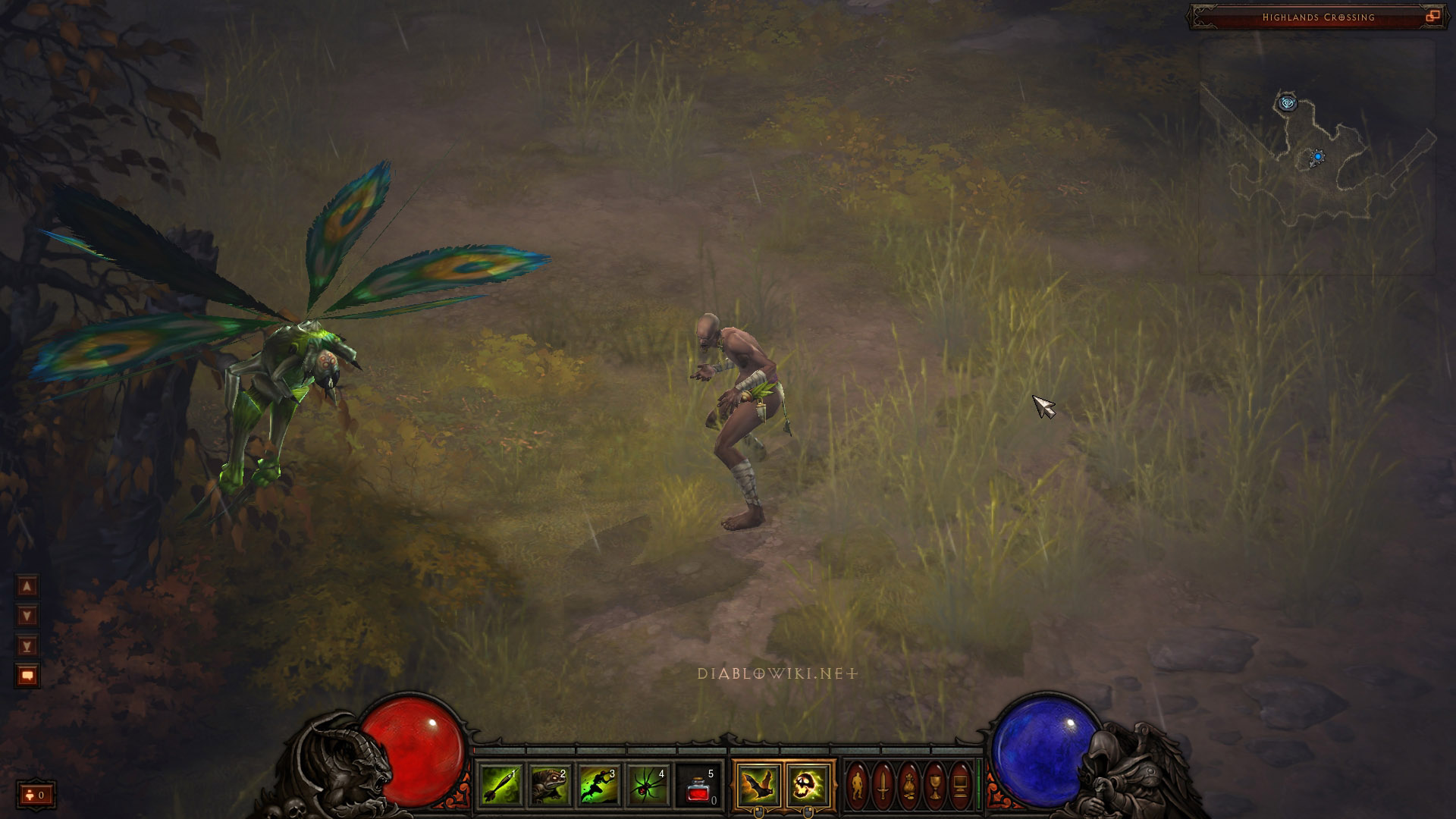
Task: Toggle the minimap size button beside Highlands Crossing
Action: (1432, 17)
